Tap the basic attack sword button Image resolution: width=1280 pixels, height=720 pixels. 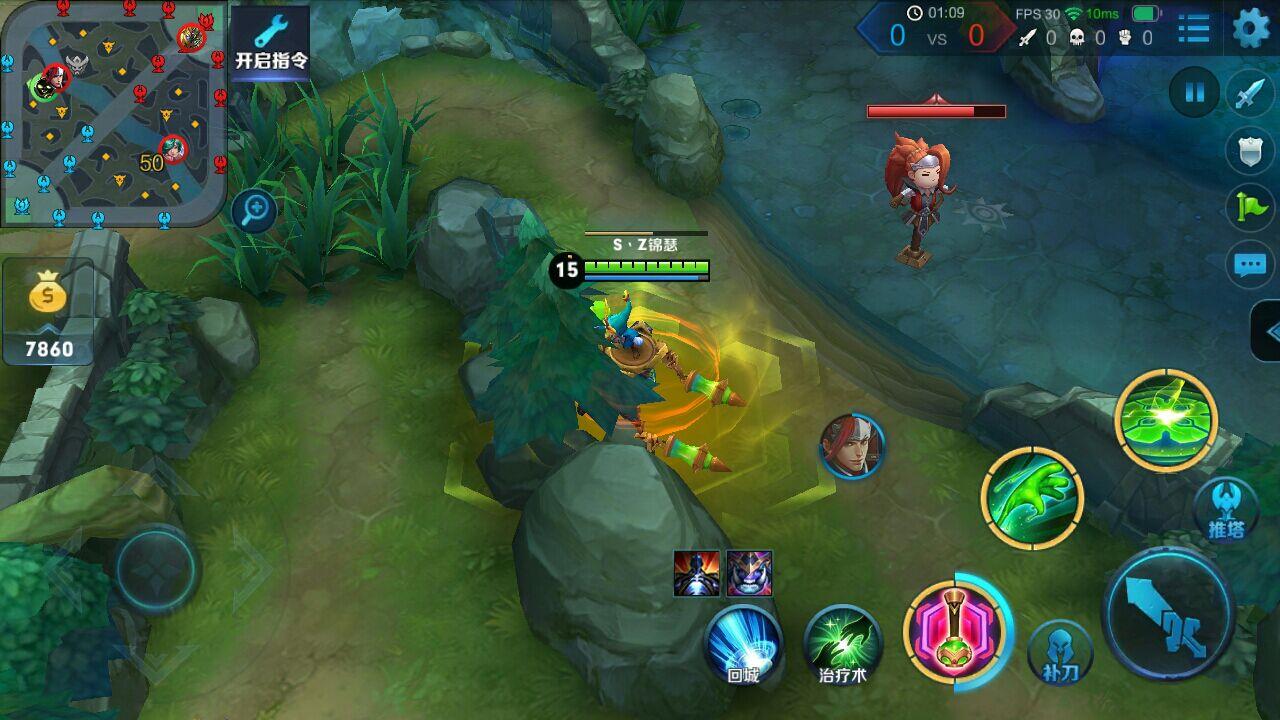1168,614
